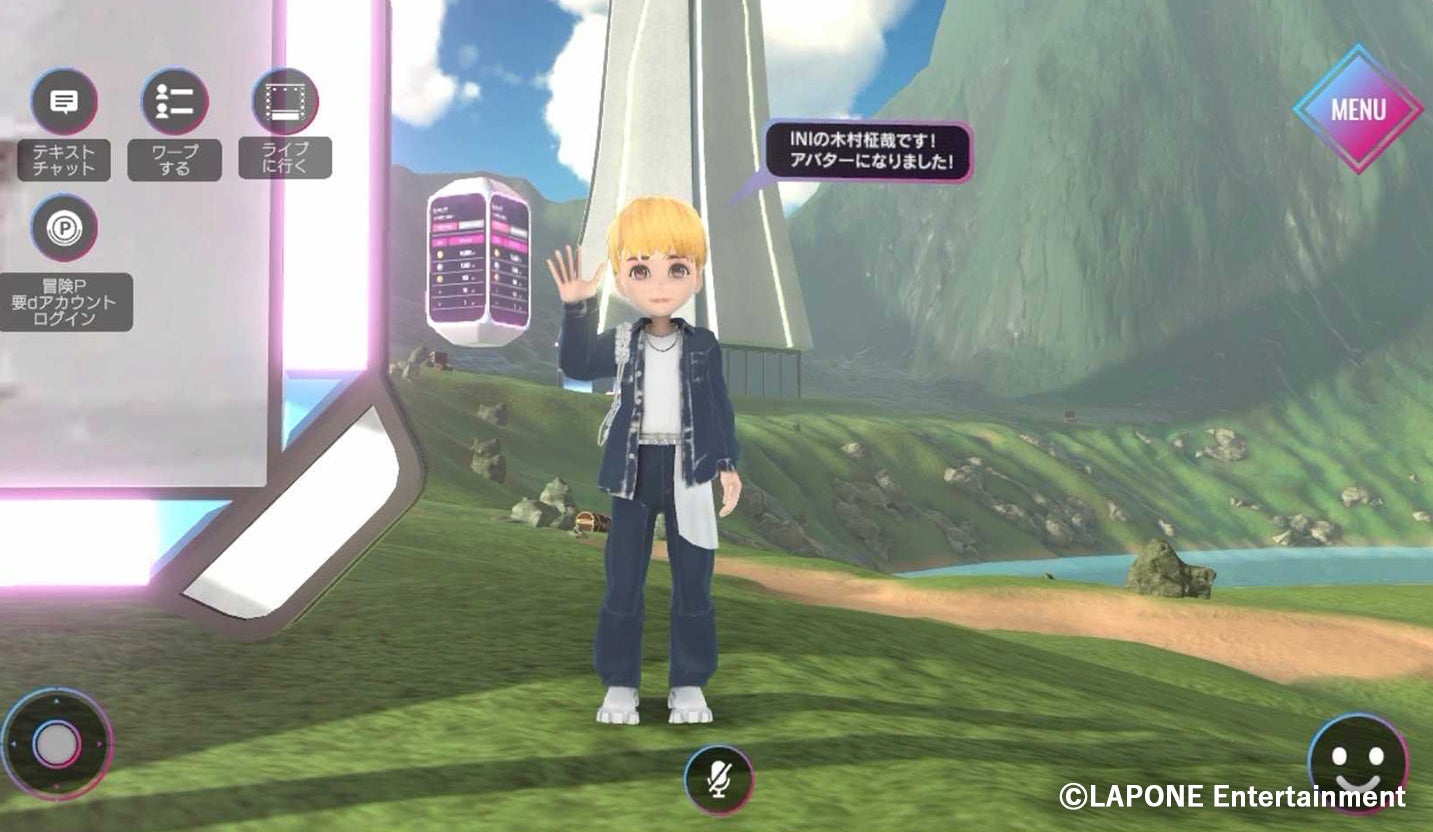Tap the virtual joystick control
1433x832 pixels.
57,743
